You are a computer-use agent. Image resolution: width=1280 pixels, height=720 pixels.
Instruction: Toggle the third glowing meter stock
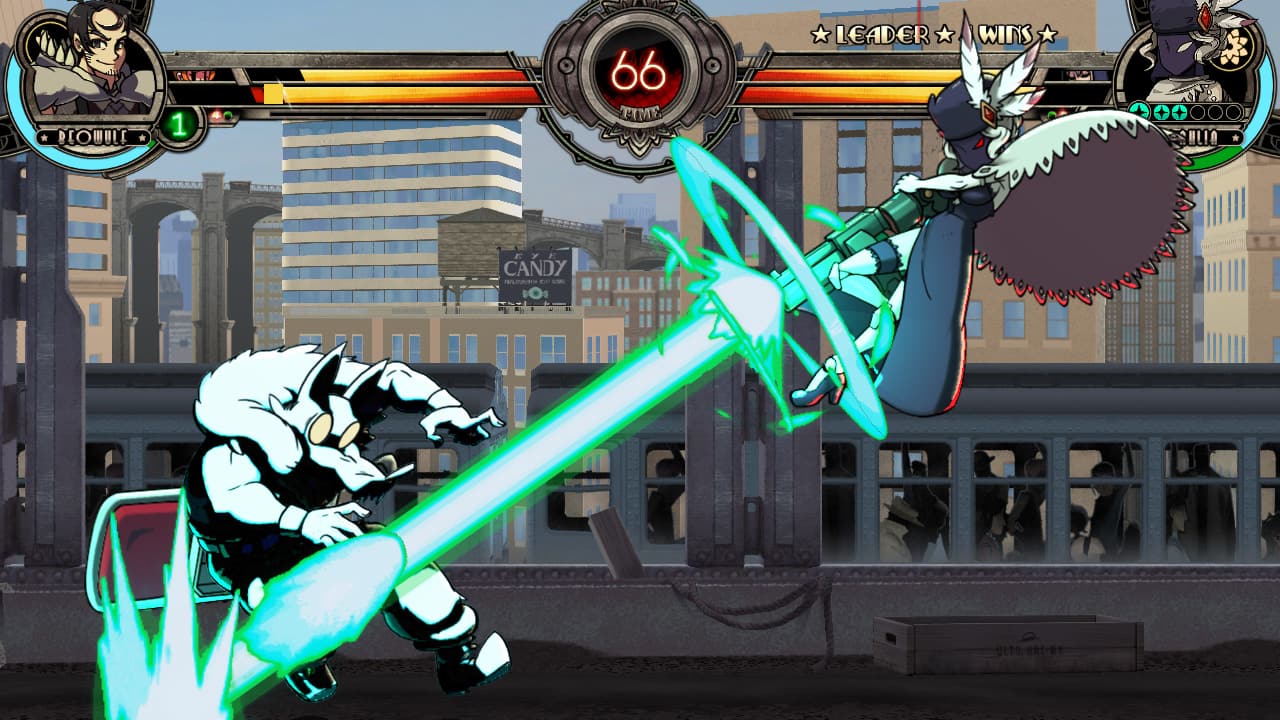point(1179,112)
